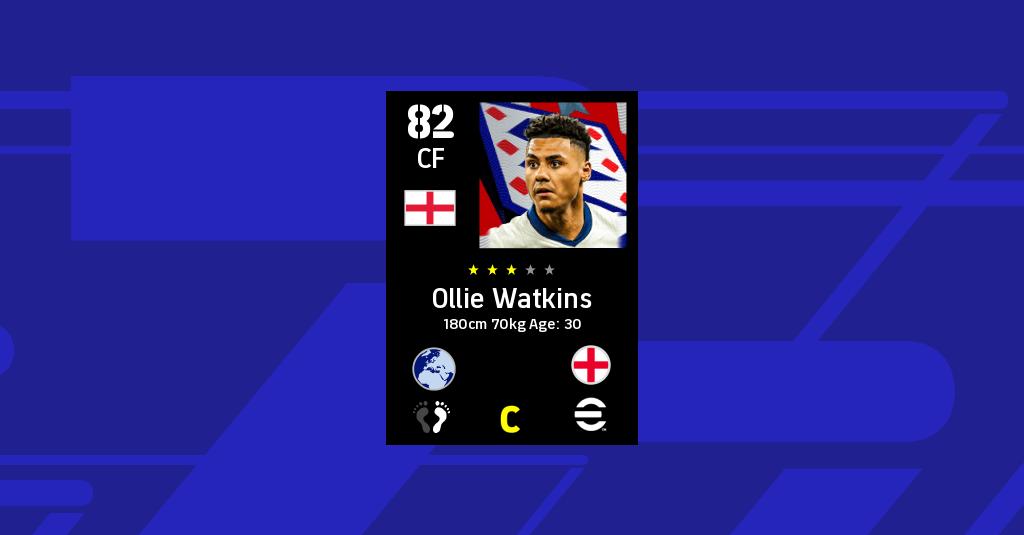The image size is (1024, 535).
Task: Click the rectangular England flag below CF
Action: tap(430, 208)
